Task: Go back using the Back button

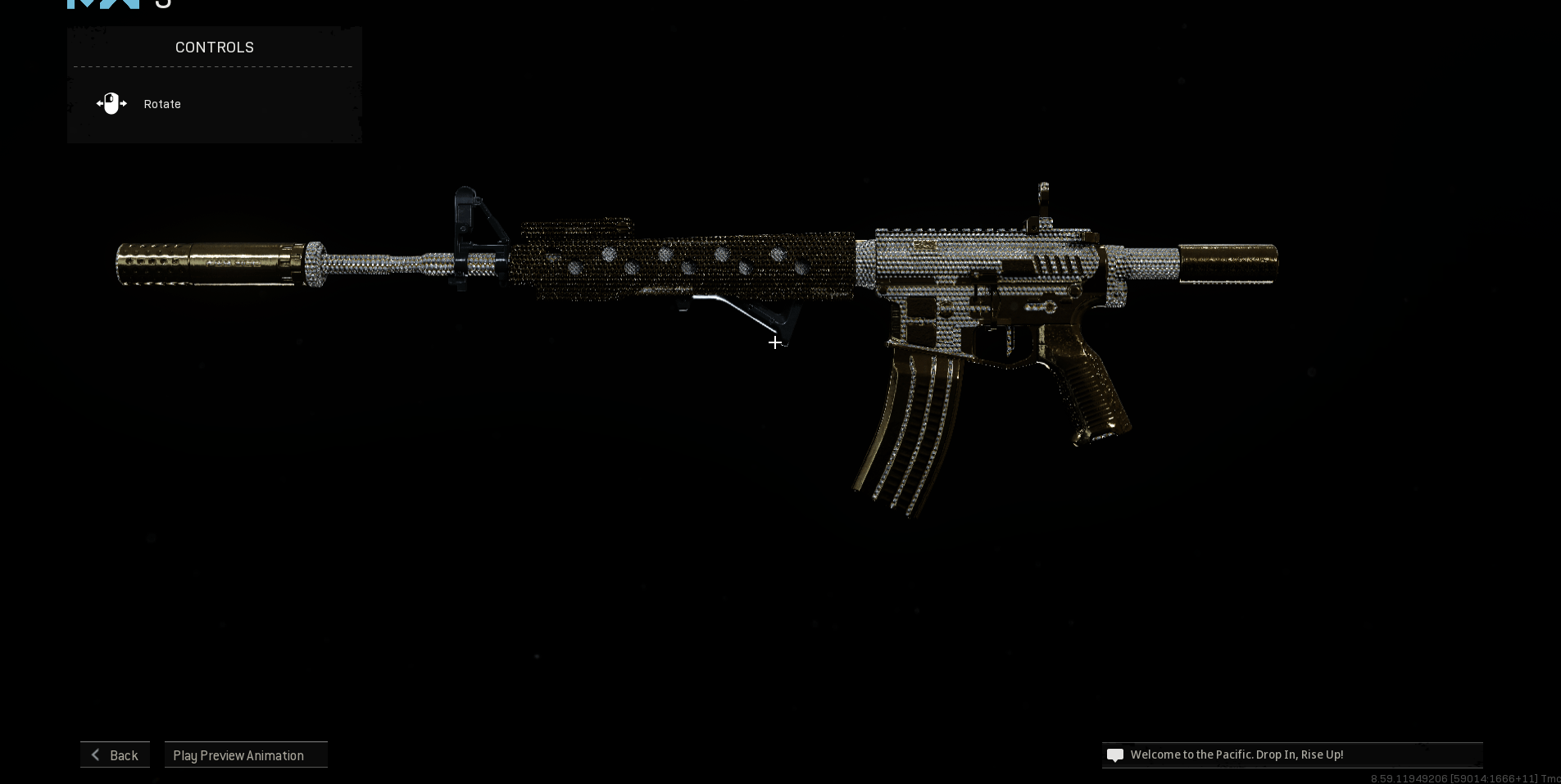Action: pyautogui.click(x=115, y=755)
